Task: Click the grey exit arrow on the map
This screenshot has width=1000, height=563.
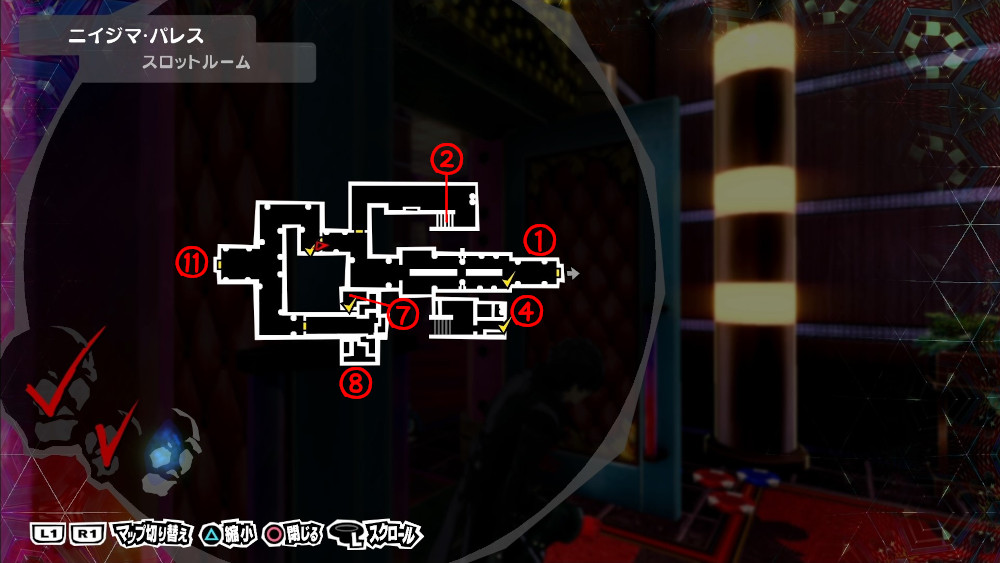Action: (x=574, y=271)
